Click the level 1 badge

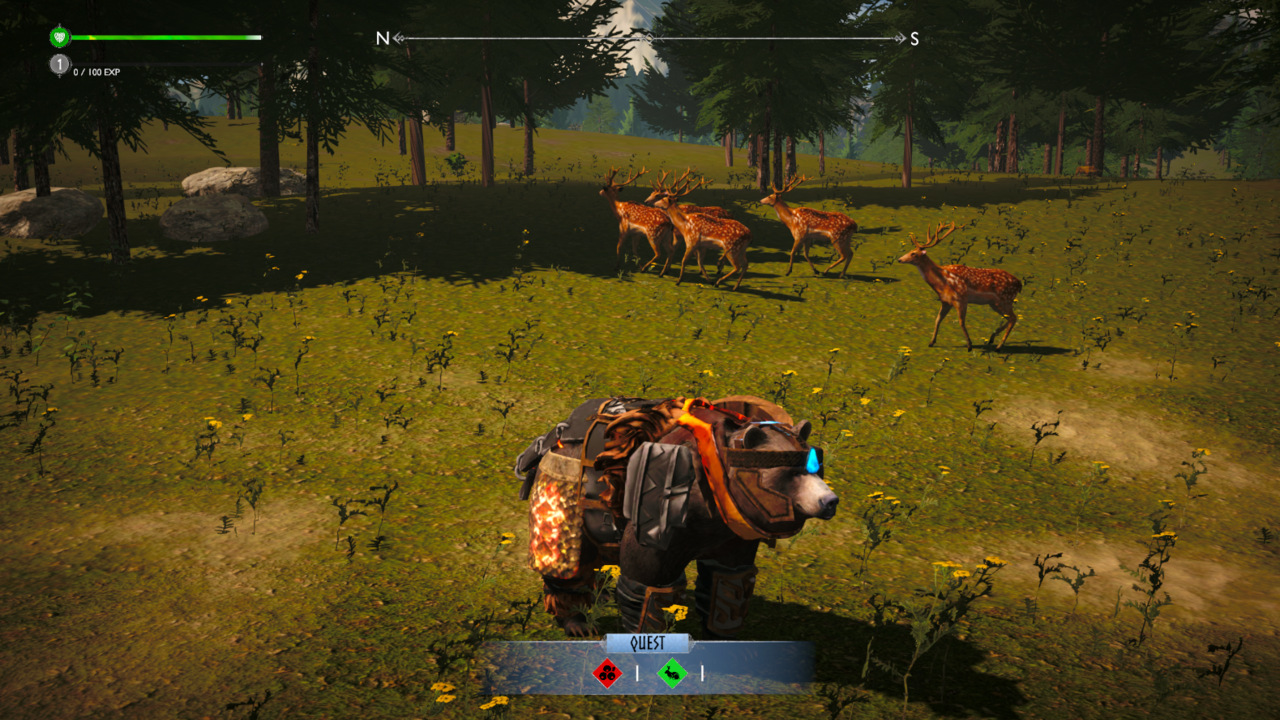coord(59,63)
